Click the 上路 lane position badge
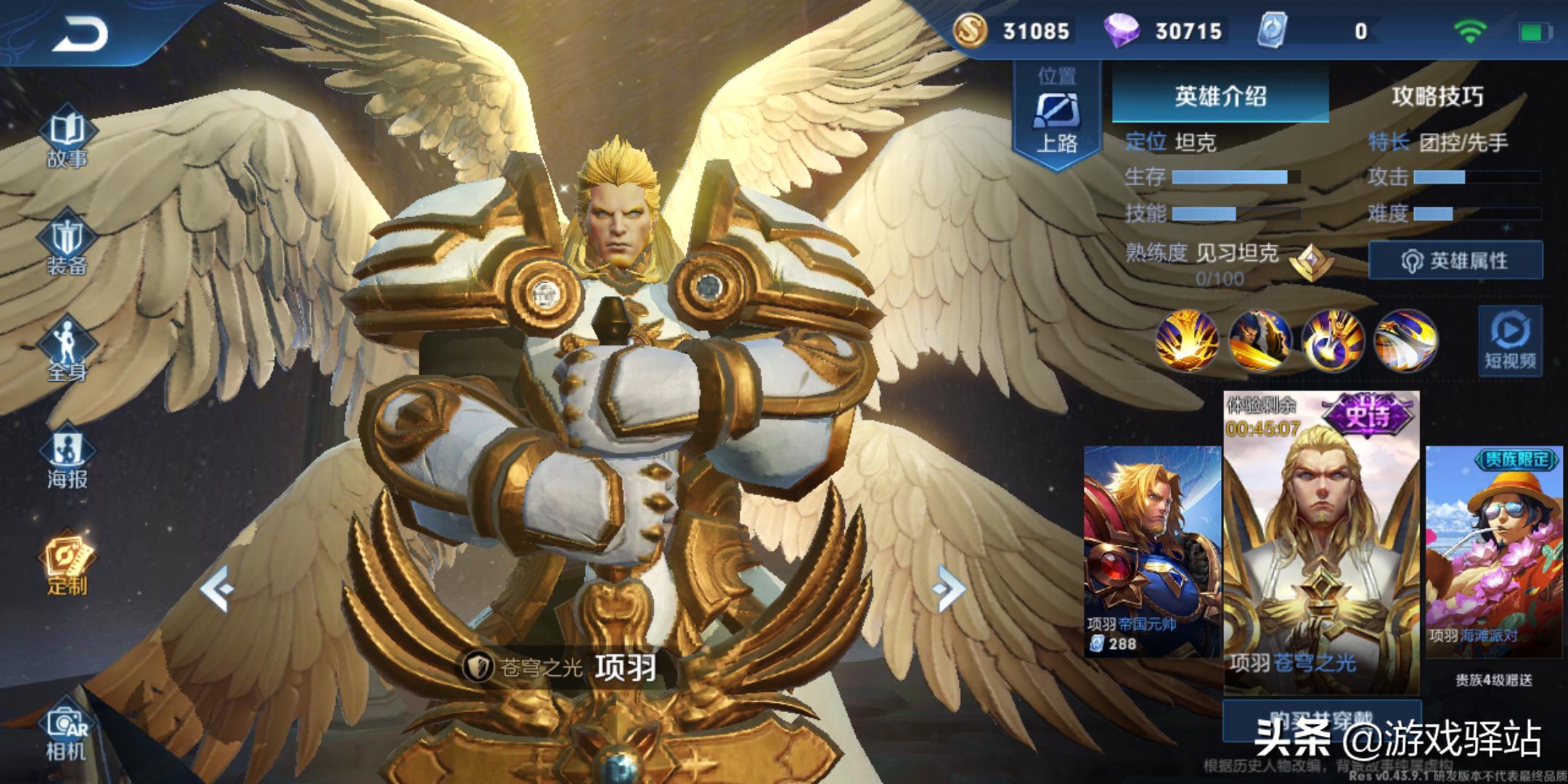The image size is (1568, 784). click(1057, 116)
